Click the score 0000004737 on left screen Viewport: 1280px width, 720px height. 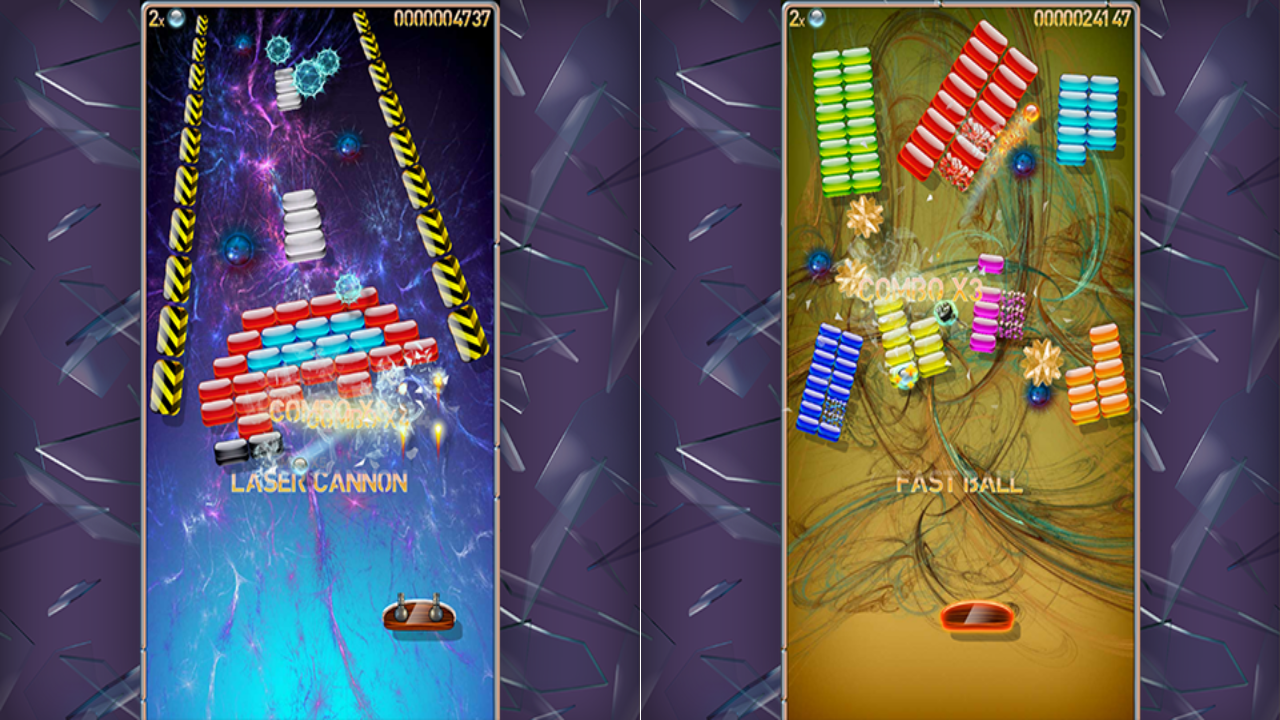coord(440,16)
